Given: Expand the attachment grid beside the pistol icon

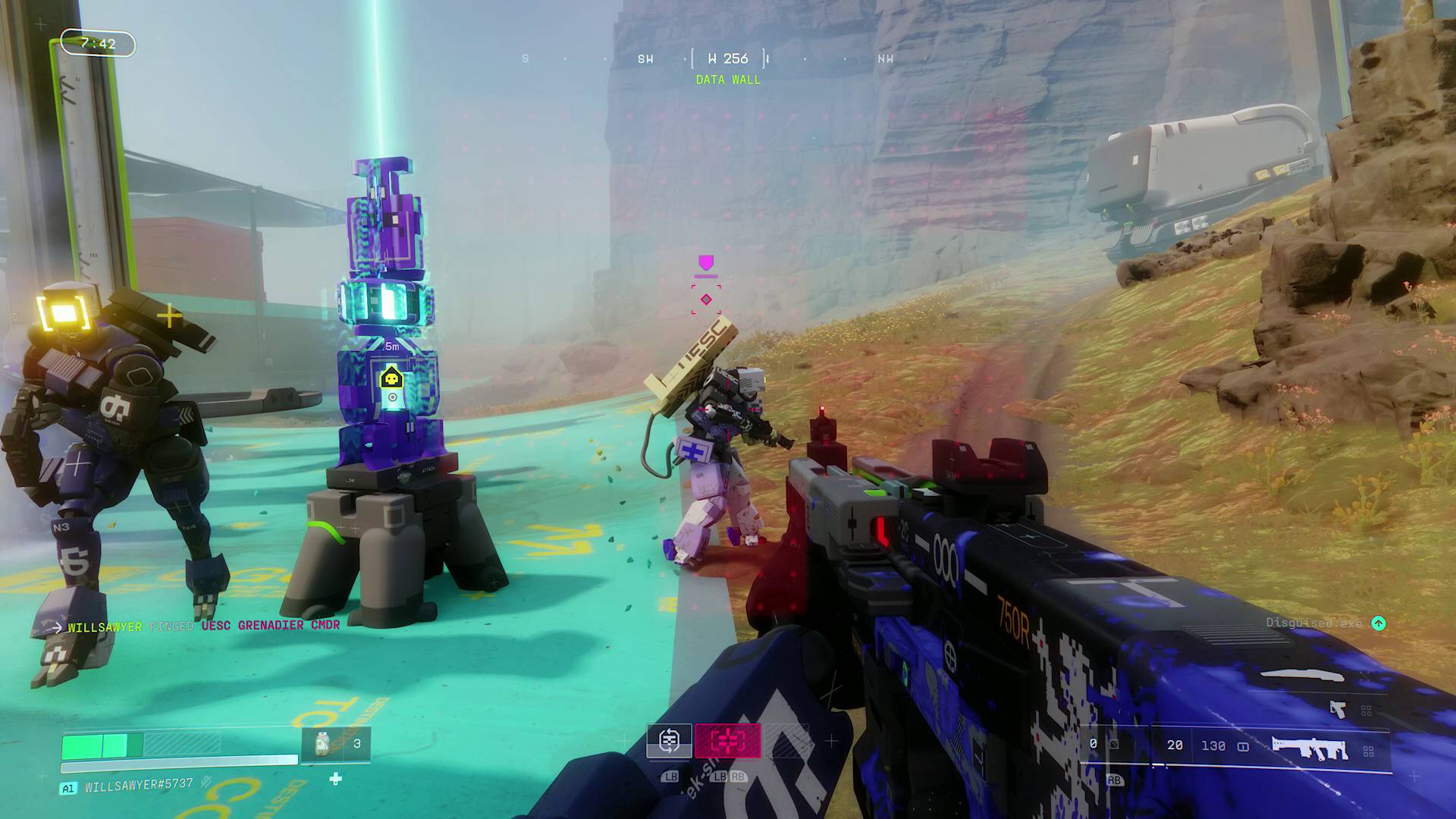Looking at the screenshot, I should tap(1366, 711).
